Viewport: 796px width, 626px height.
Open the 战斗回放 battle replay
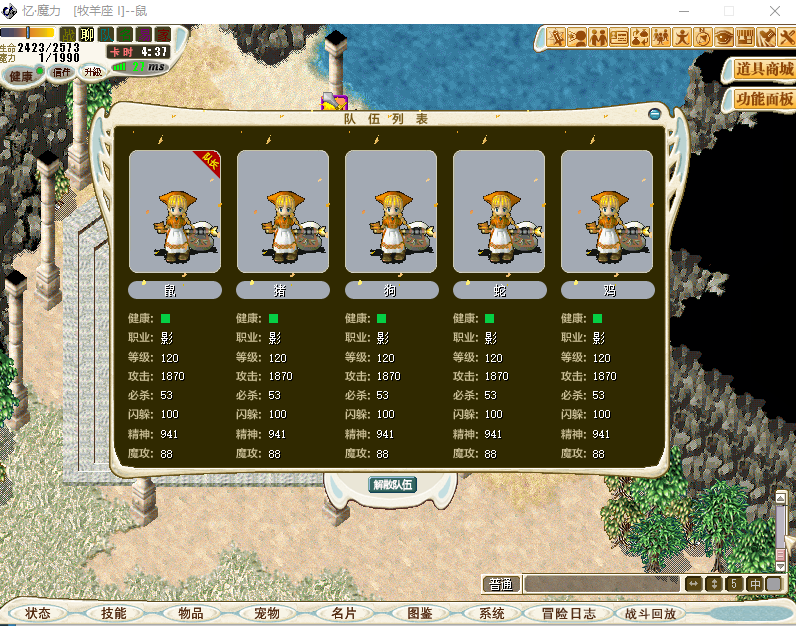click(650, 613)
